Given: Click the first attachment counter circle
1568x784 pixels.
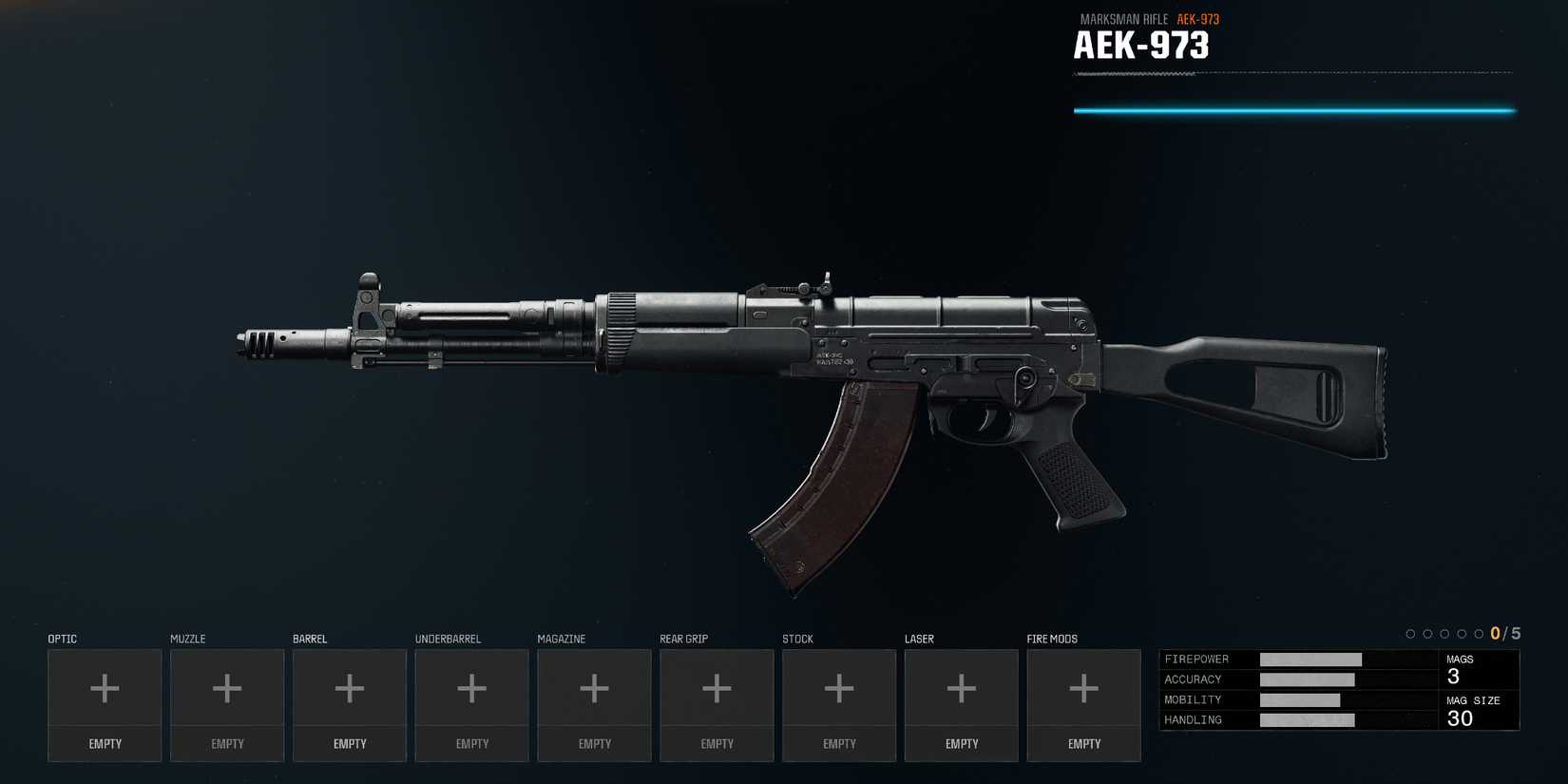Looking at the screenshot, I should 1410,633.
